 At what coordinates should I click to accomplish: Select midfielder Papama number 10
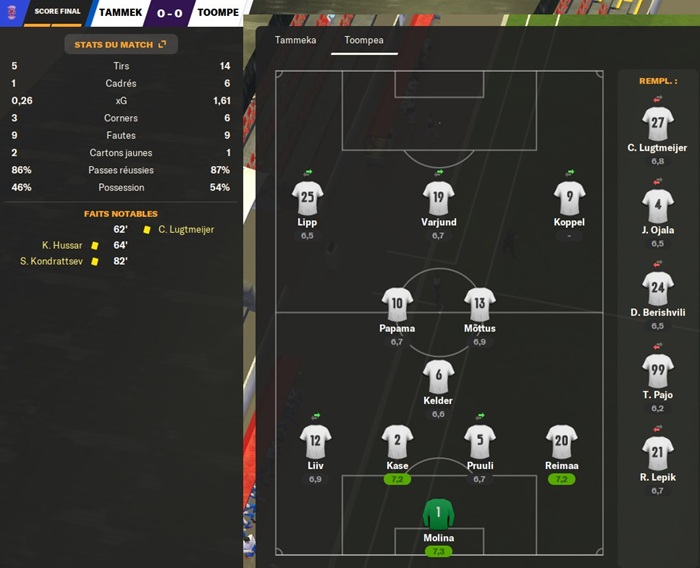[397, 304]
